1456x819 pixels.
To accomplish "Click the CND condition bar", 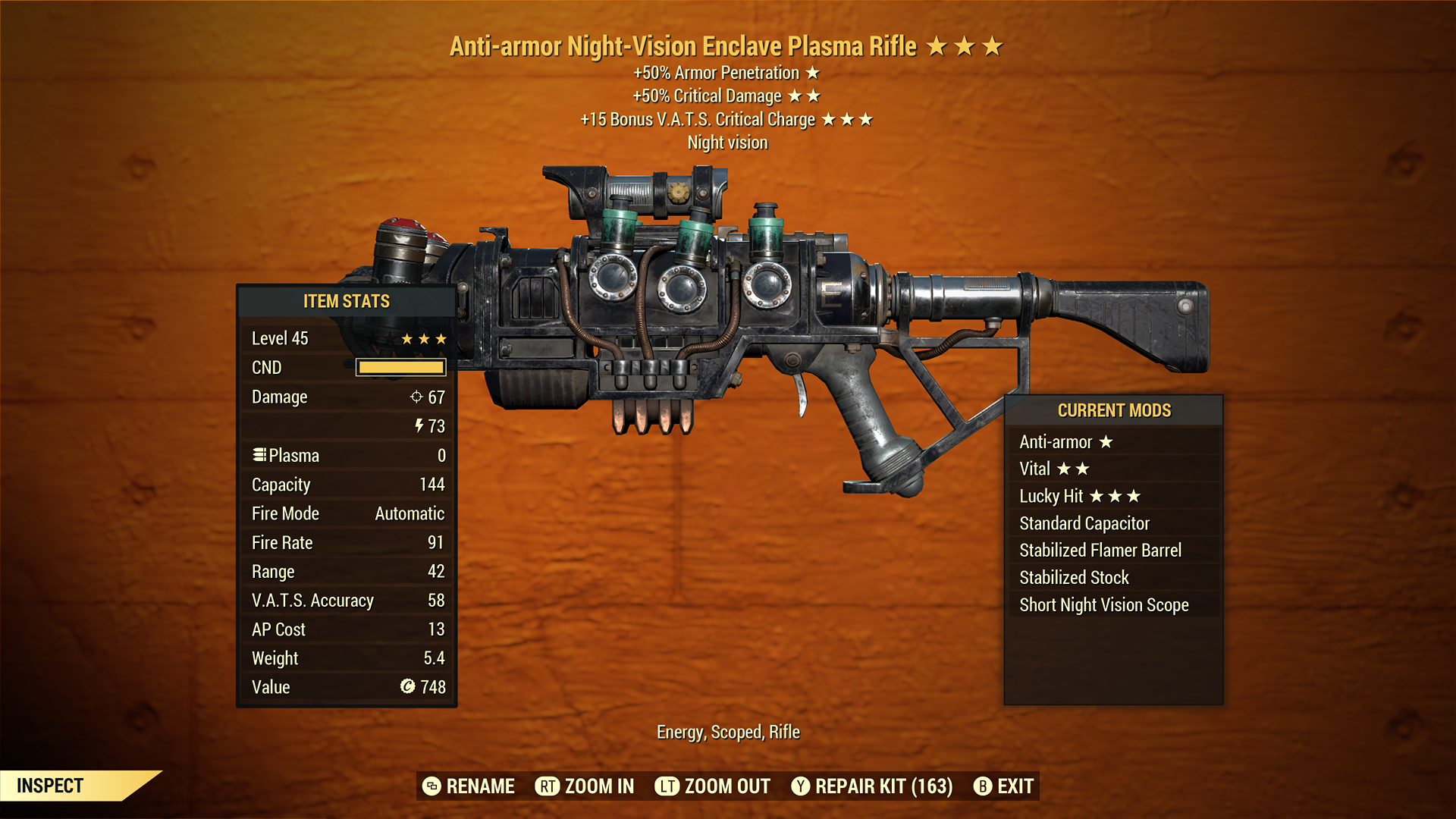I will 401,367.
